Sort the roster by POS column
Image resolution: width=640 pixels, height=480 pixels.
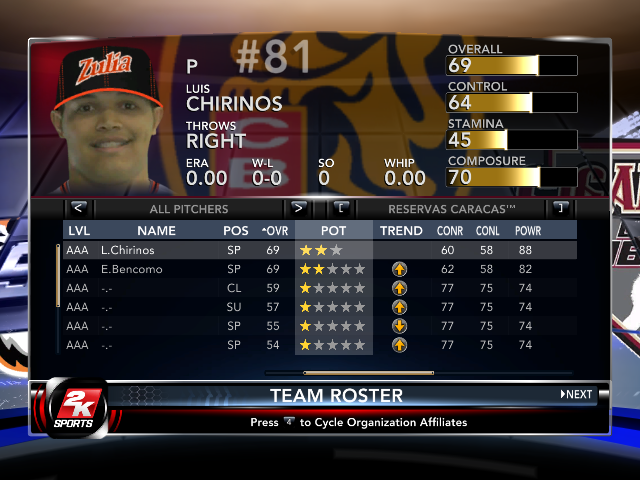tap(236, 231)
